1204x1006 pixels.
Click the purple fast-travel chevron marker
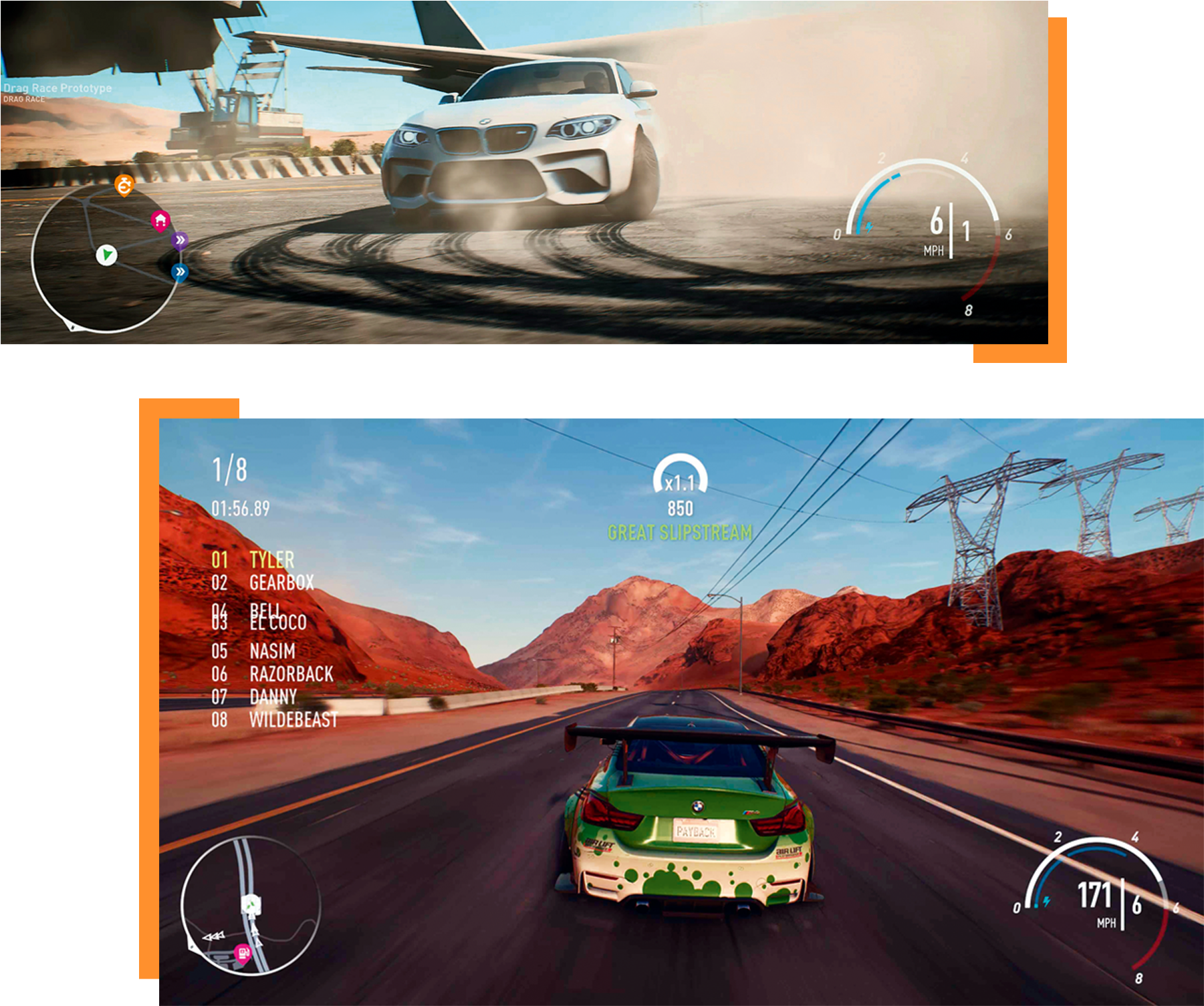coord(181,239)
